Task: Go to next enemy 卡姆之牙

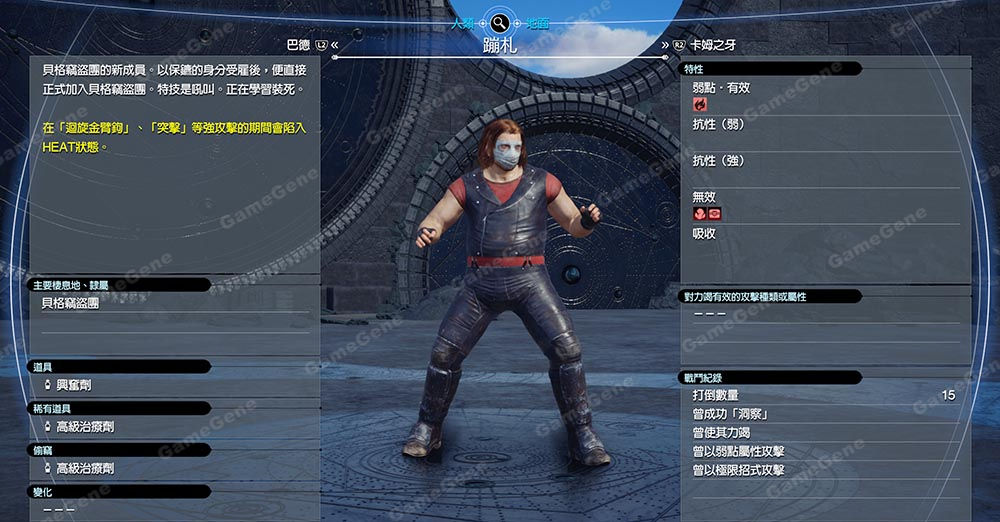Action: pyautogui.click(x=710, y=45)
